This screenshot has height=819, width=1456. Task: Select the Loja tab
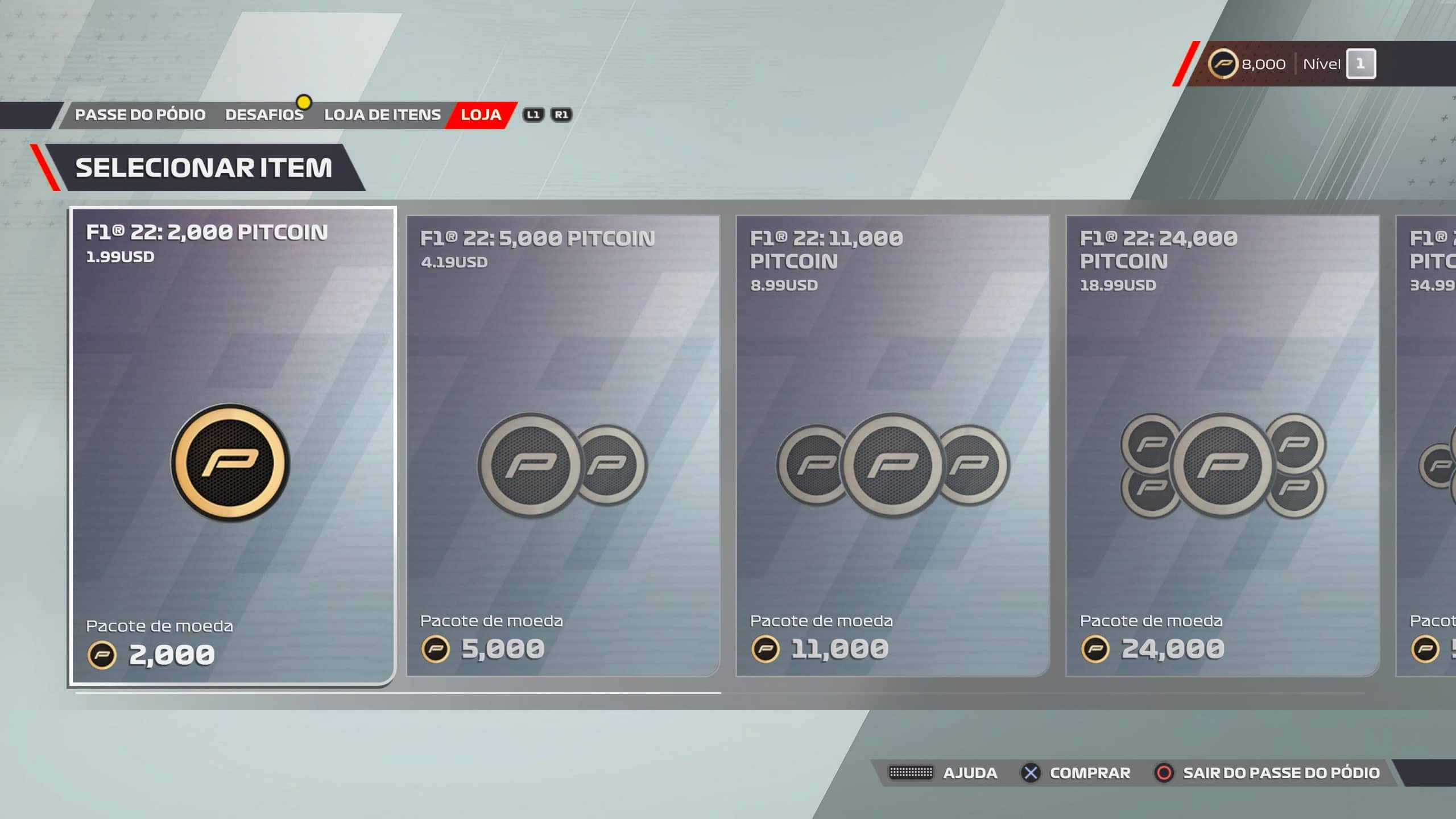pos(481,115)
